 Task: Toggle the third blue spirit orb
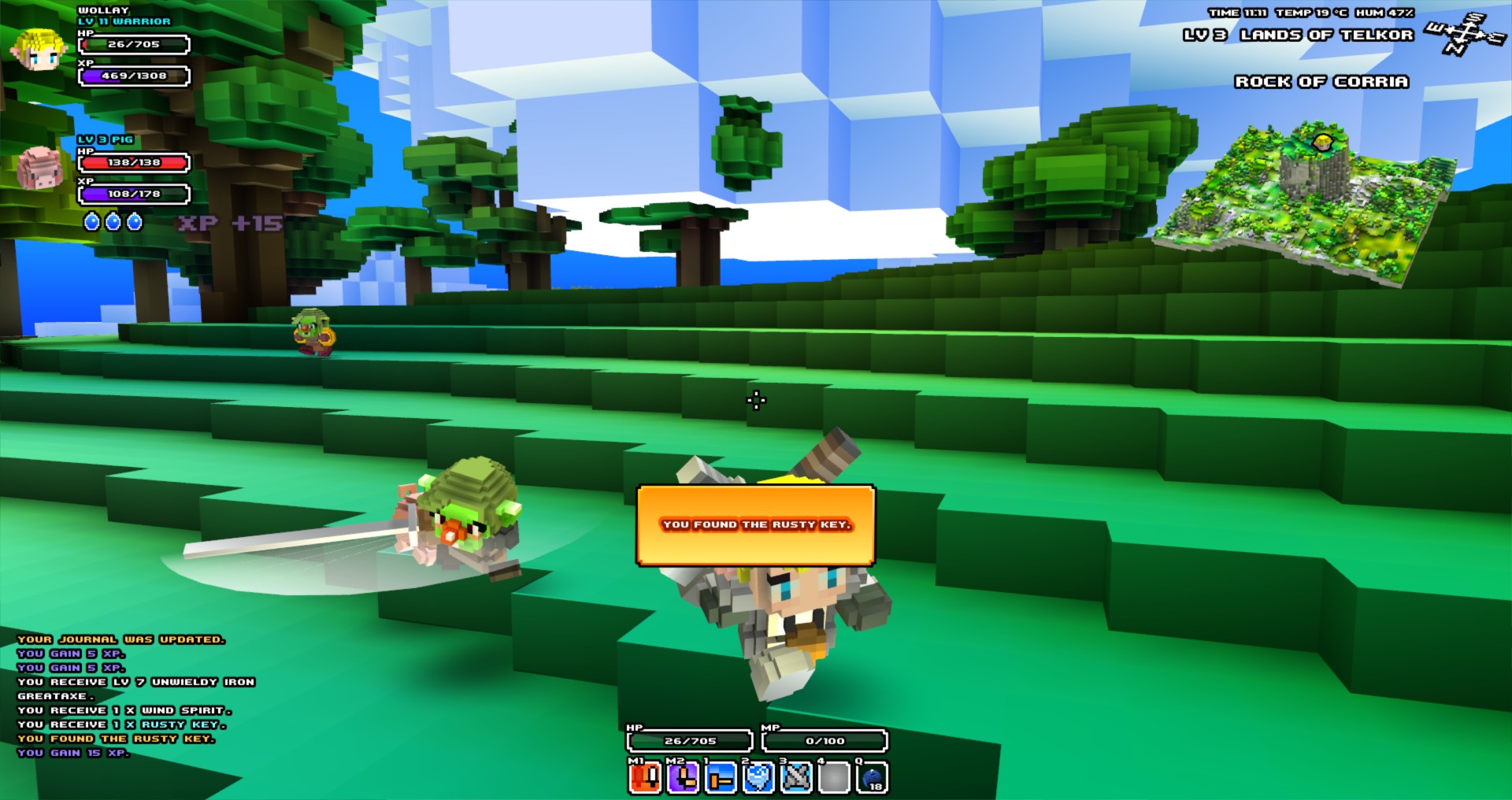(134, 221)
